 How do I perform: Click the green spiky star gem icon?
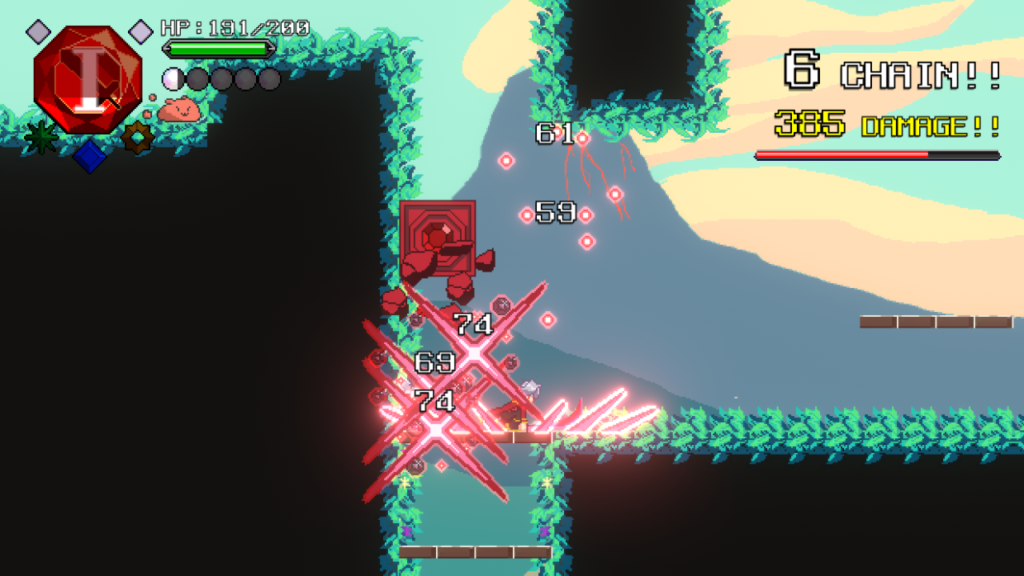40,137
